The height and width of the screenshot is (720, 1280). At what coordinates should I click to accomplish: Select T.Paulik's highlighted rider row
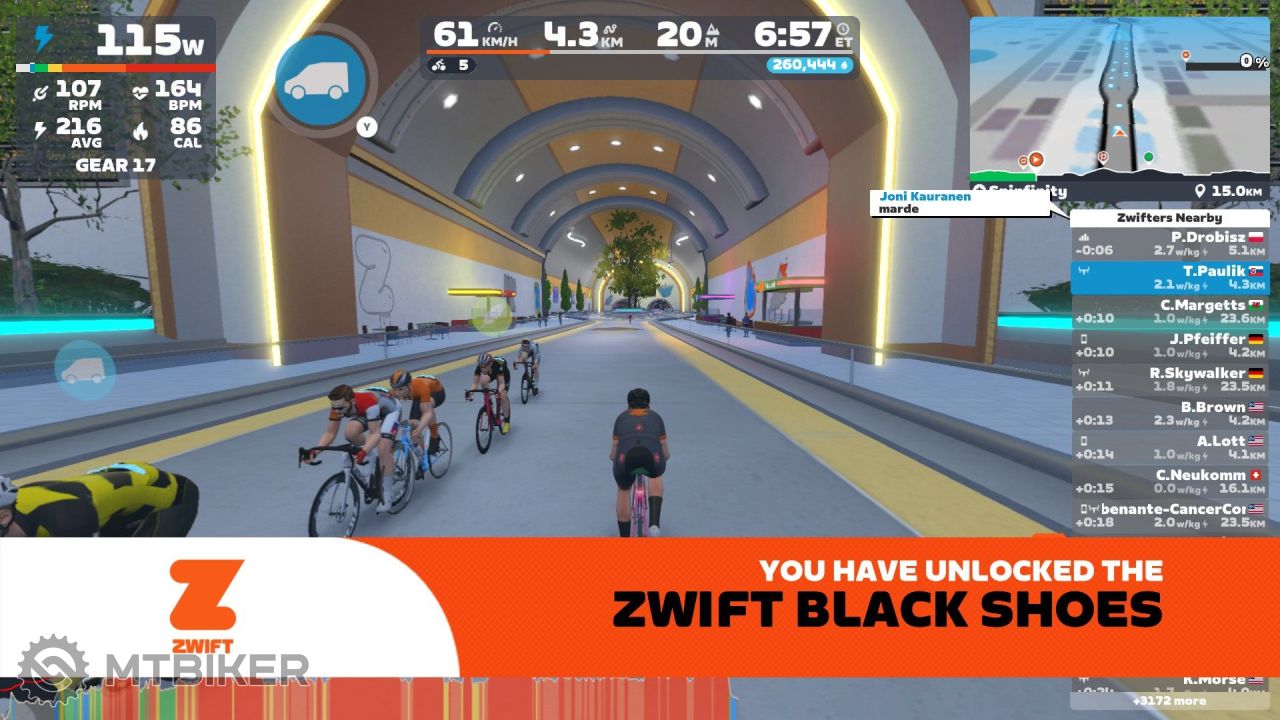point(1169,278)
